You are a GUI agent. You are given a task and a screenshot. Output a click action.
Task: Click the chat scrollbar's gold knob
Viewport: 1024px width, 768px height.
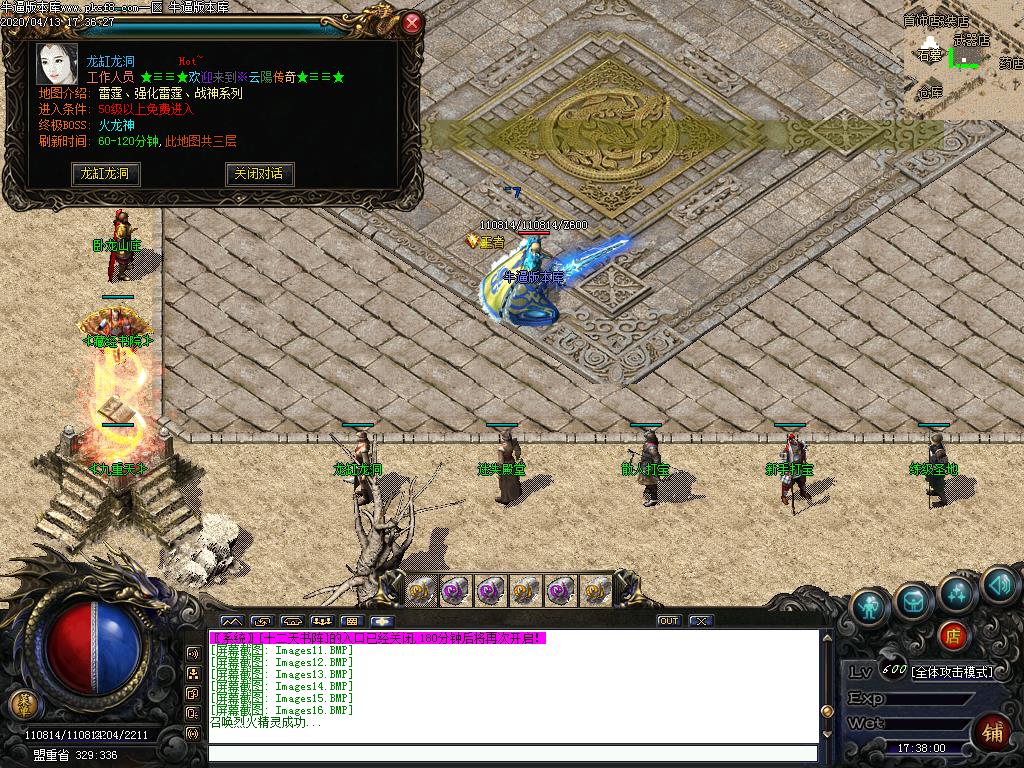coord(827,711)
